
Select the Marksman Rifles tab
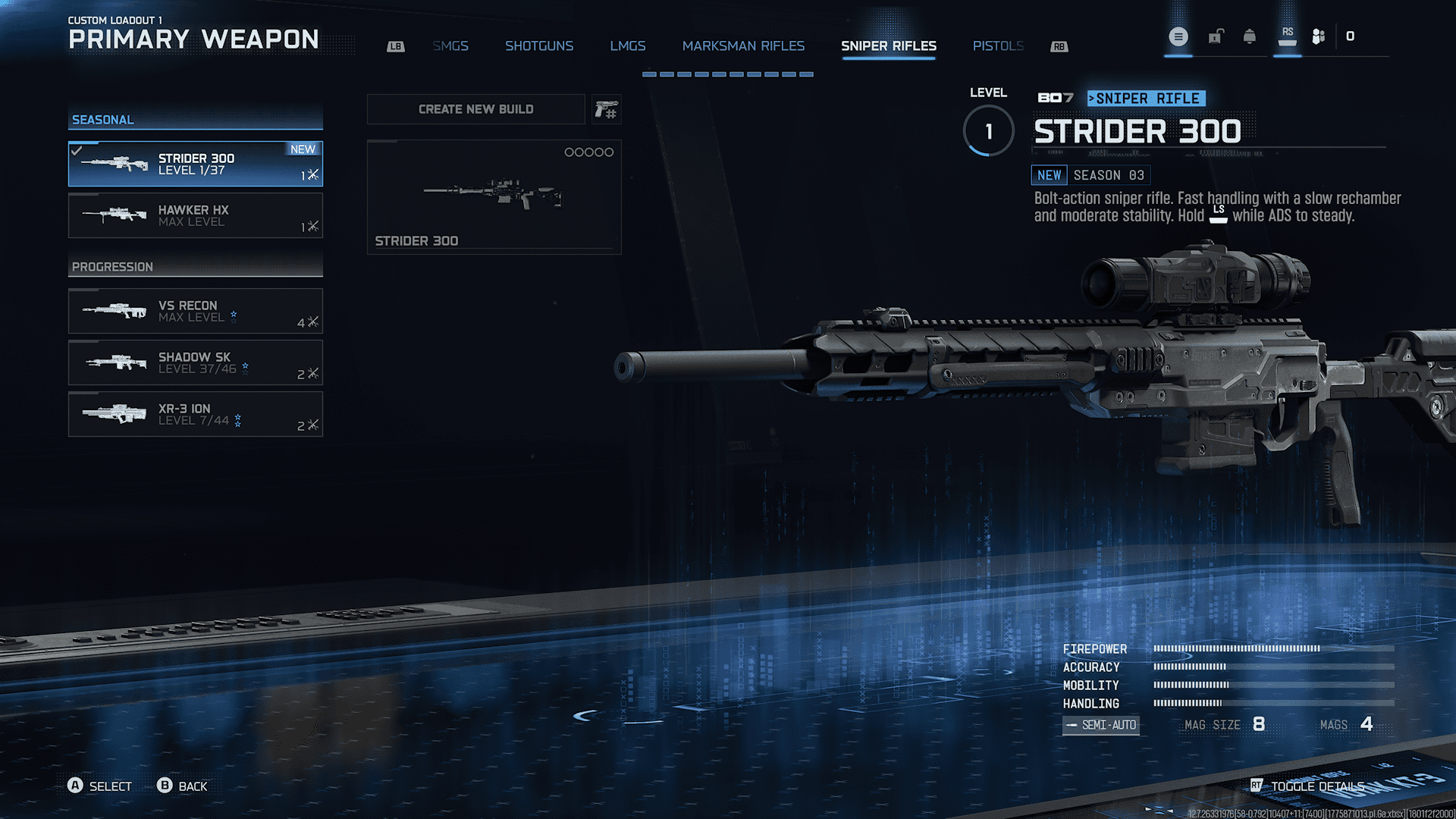tap(743, 46)
